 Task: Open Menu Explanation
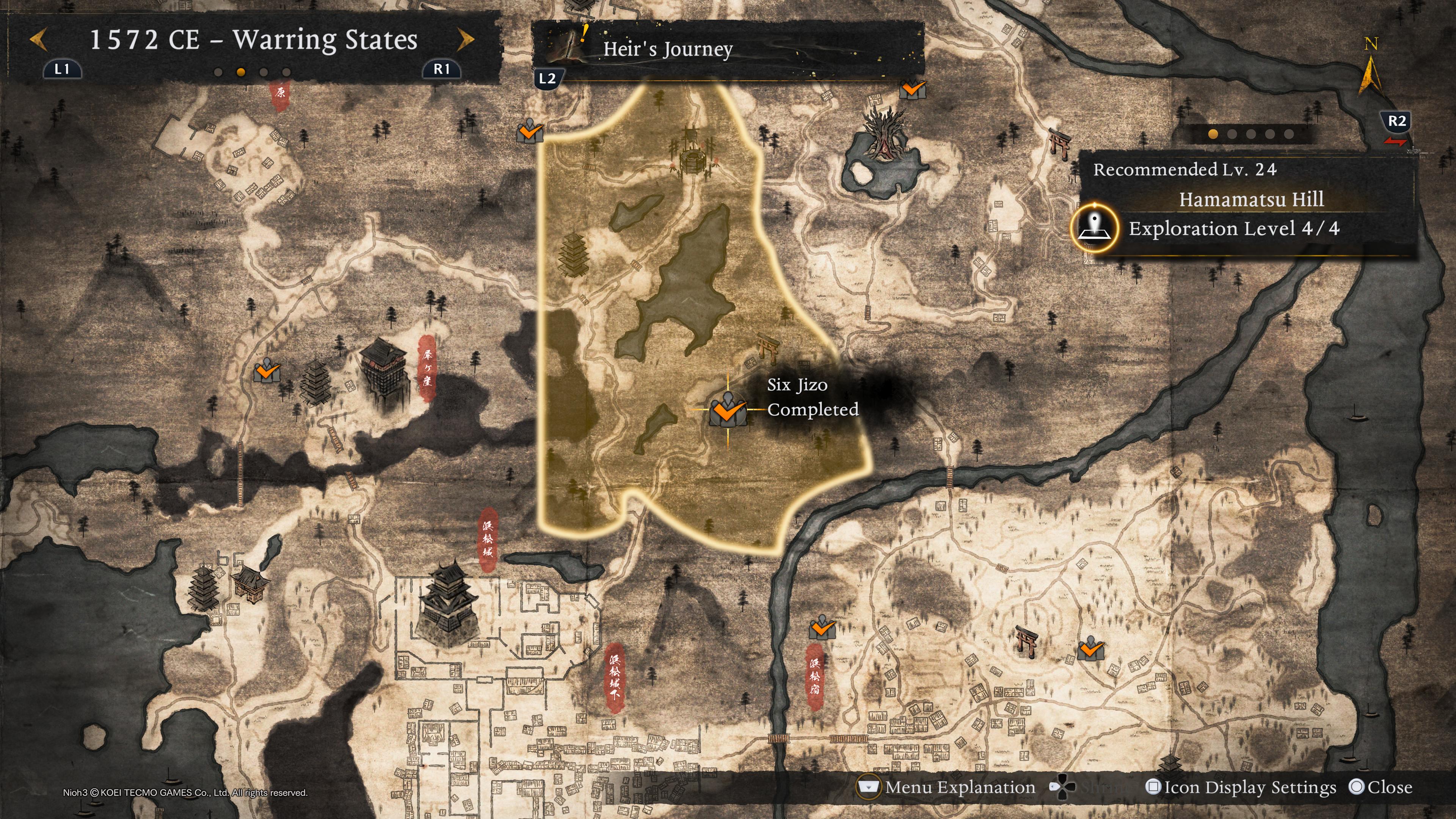click(959, 788)
